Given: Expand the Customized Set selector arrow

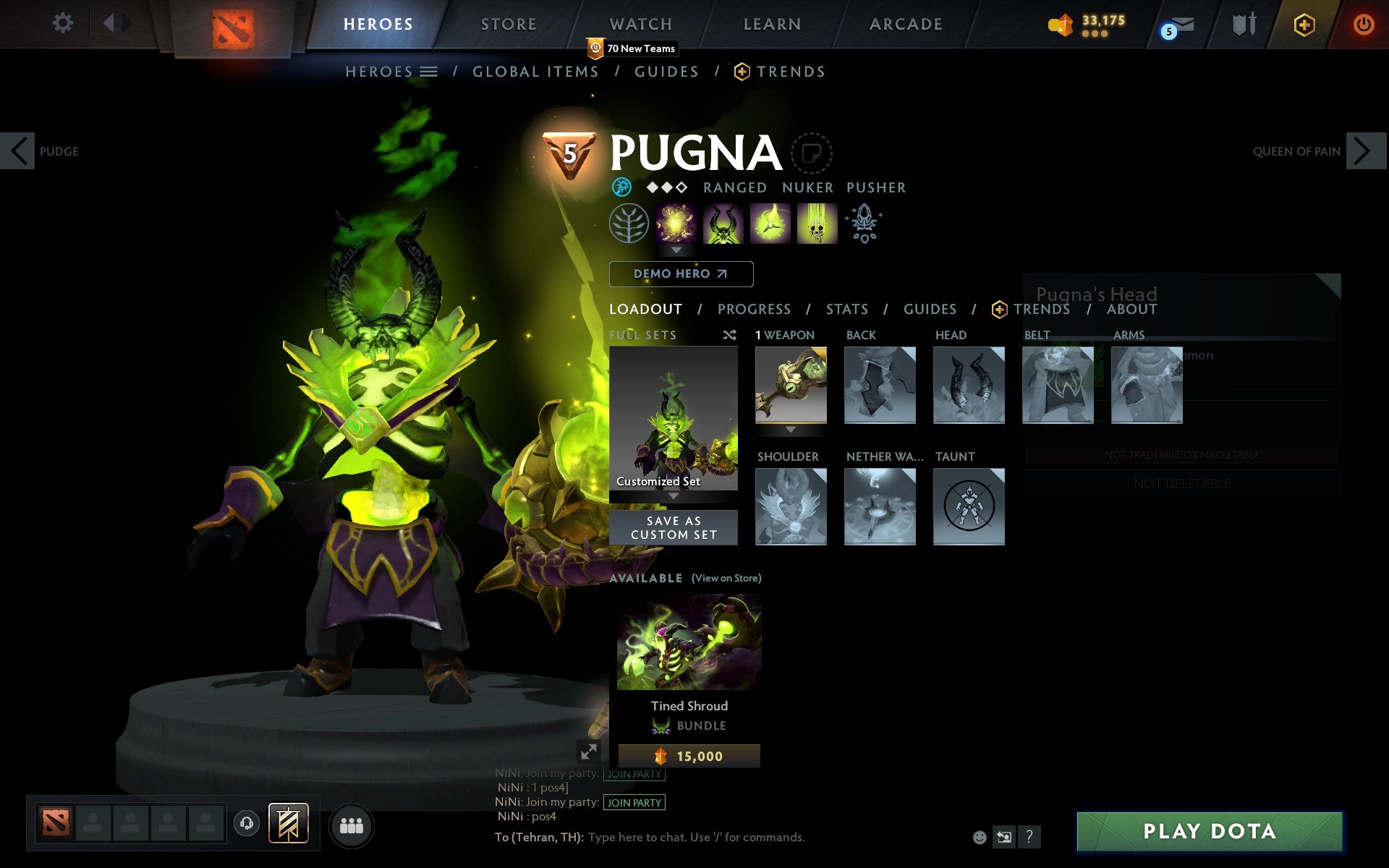Looking at the screenshot, I should [674, 496].
